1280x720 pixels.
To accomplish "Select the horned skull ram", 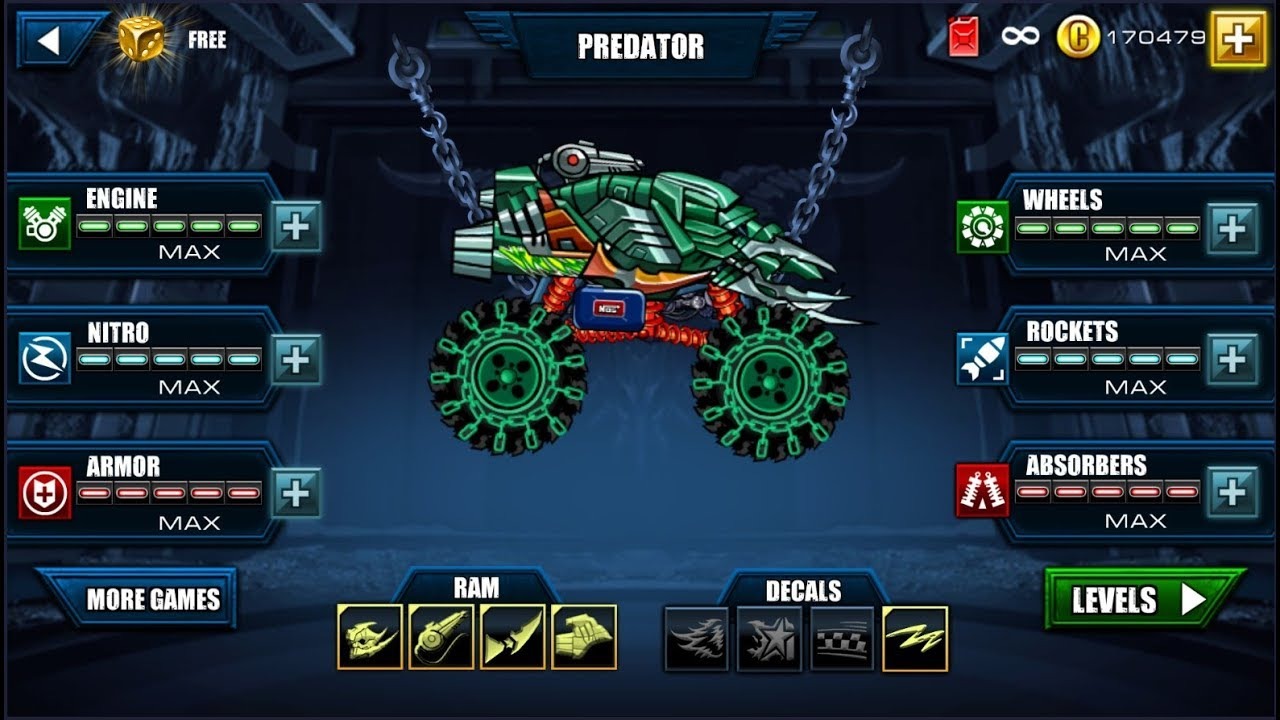I will (x=369, y=637).
